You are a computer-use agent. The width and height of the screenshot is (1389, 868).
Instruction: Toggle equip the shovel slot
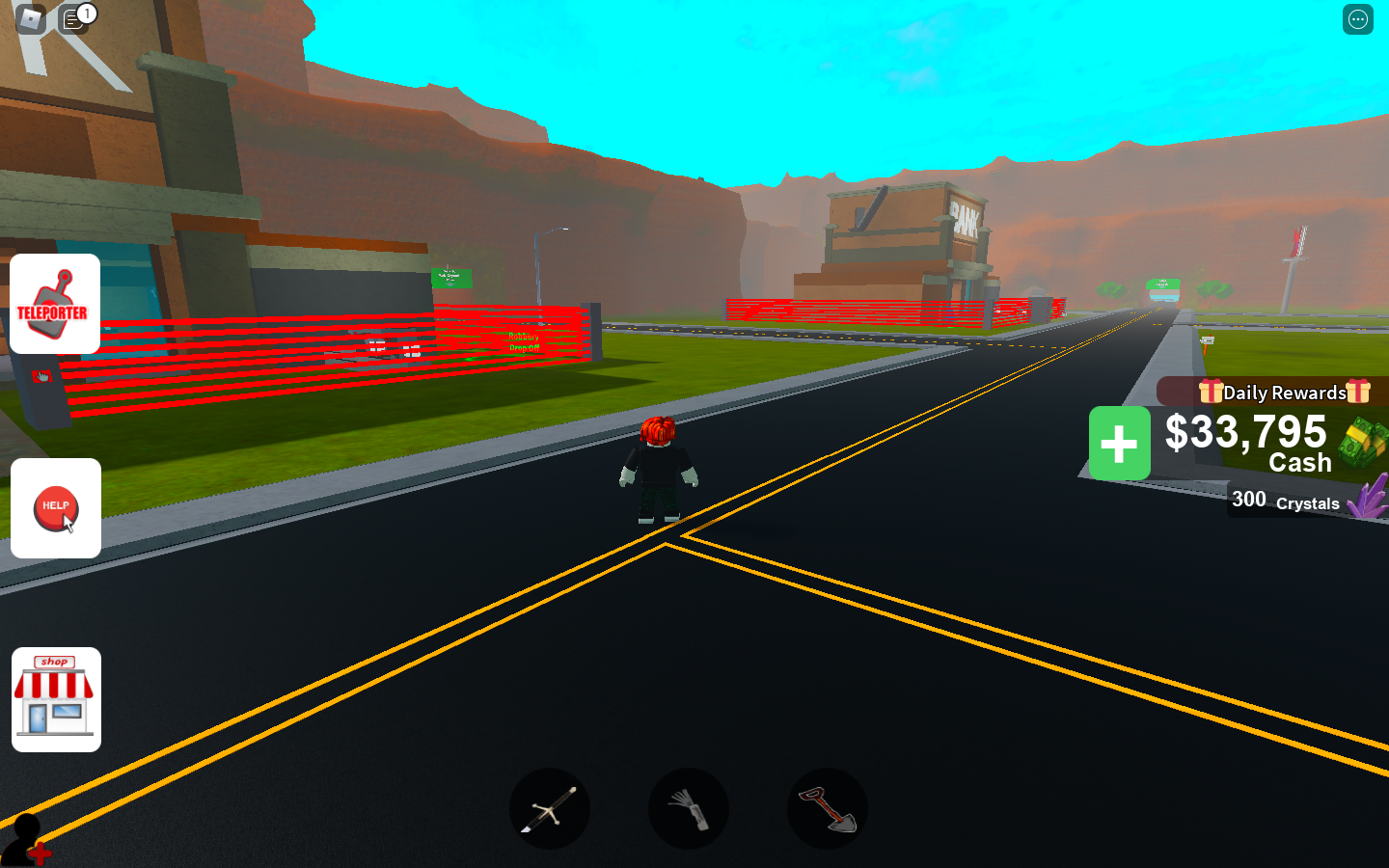(827, 809)
